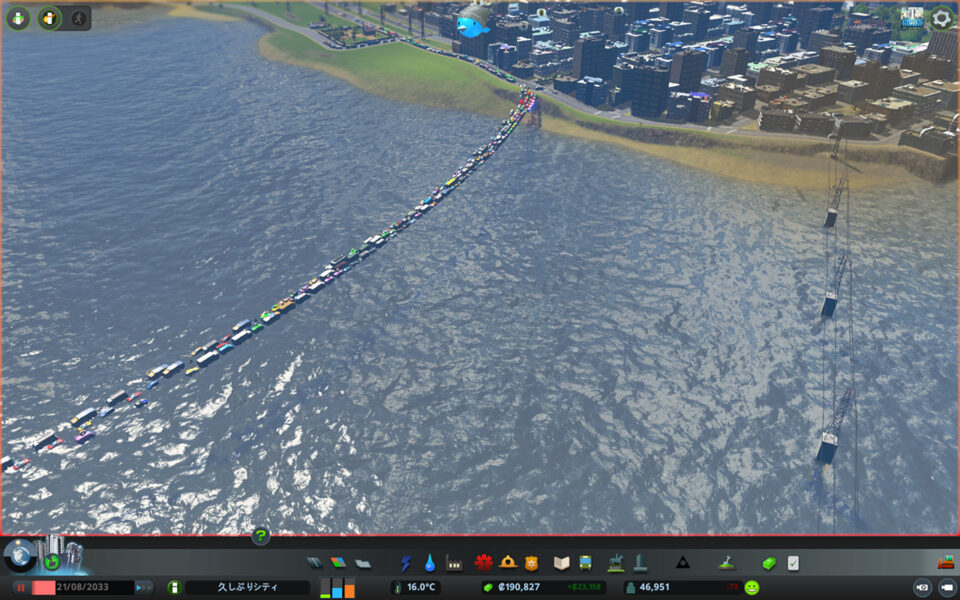
Task: Open the education book menu
Action: [561, 563]
